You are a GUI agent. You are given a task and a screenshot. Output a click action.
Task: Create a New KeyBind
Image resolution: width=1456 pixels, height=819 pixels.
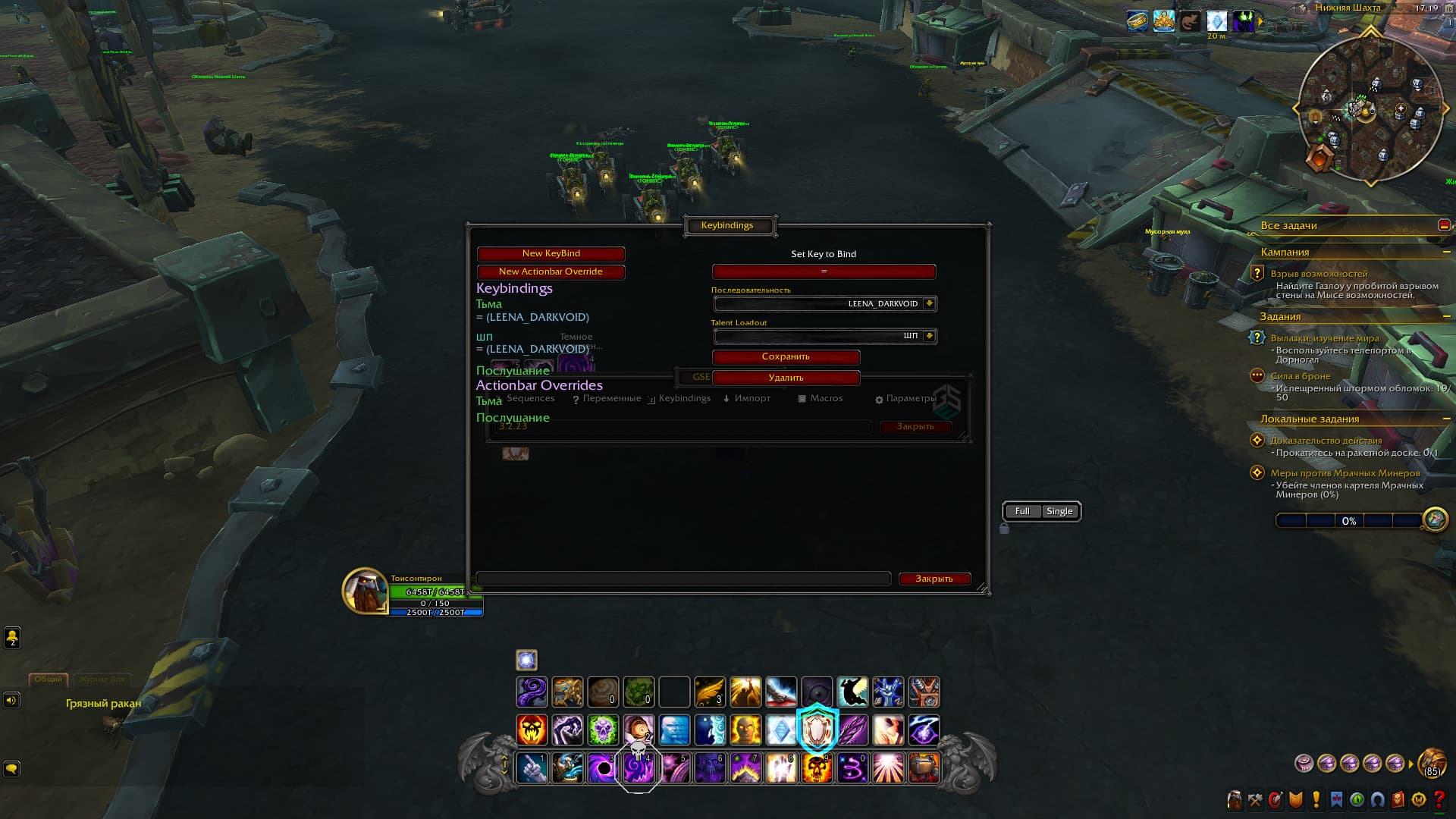(551, 253)
